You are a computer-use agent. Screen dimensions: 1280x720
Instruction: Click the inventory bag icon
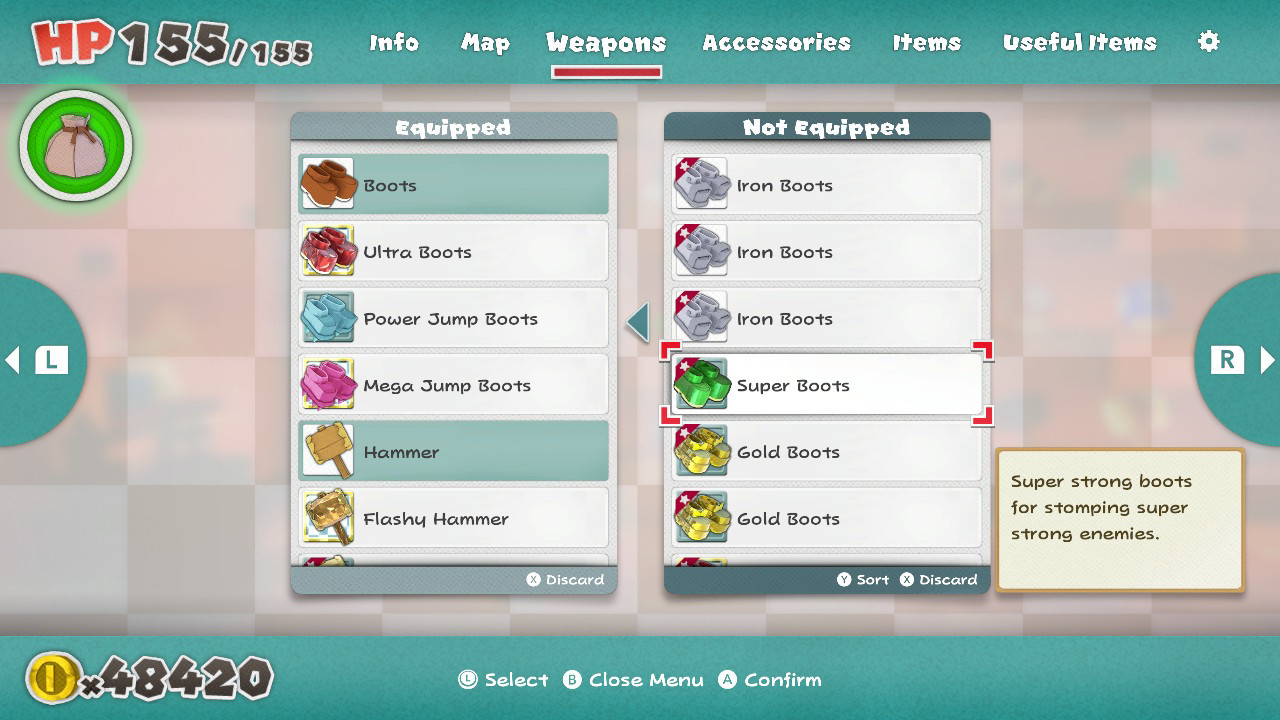click(74, 144)
